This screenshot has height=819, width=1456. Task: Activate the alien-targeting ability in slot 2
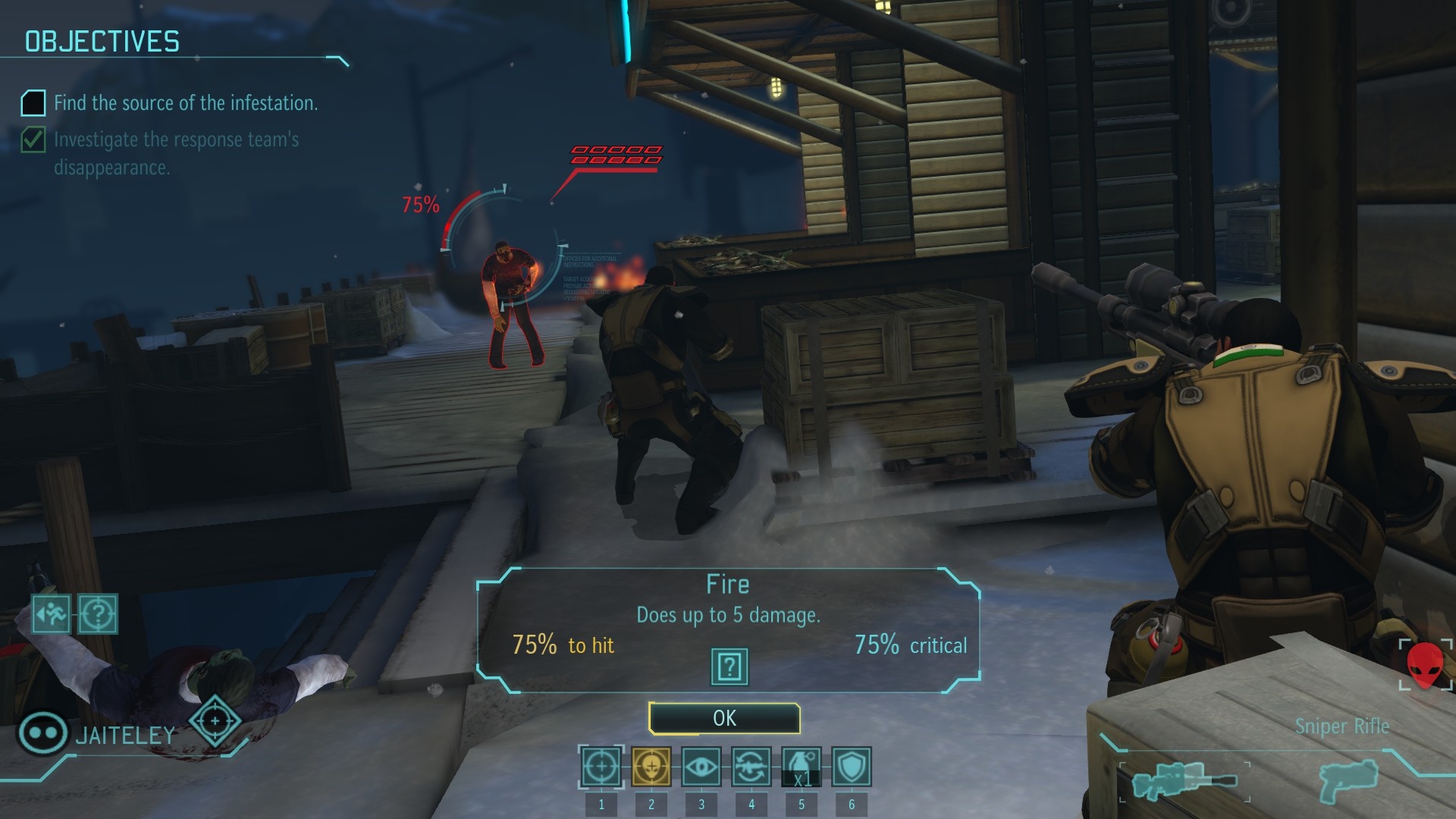[651, 767]
